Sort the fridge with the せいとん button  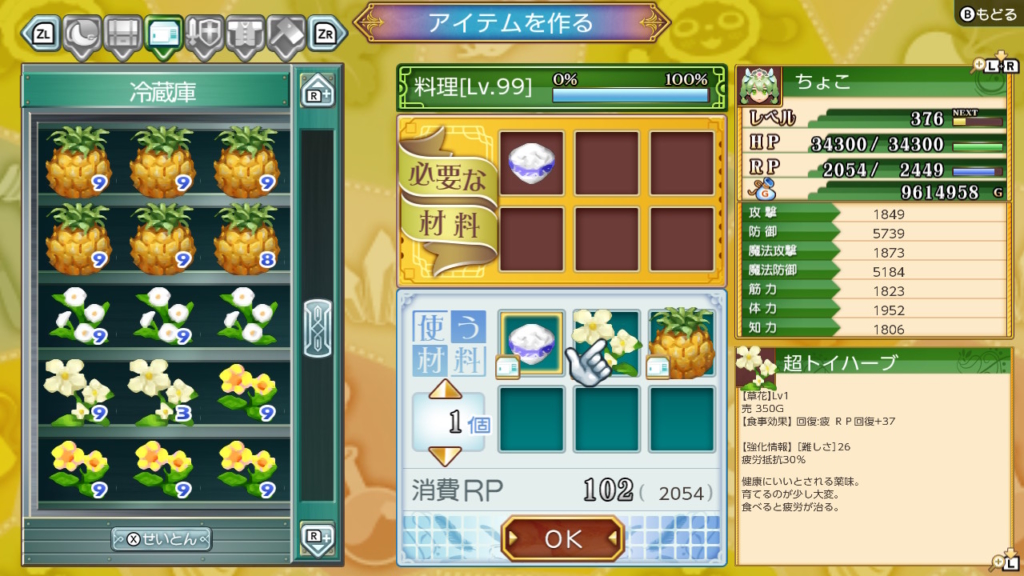[x=162, y=539]
